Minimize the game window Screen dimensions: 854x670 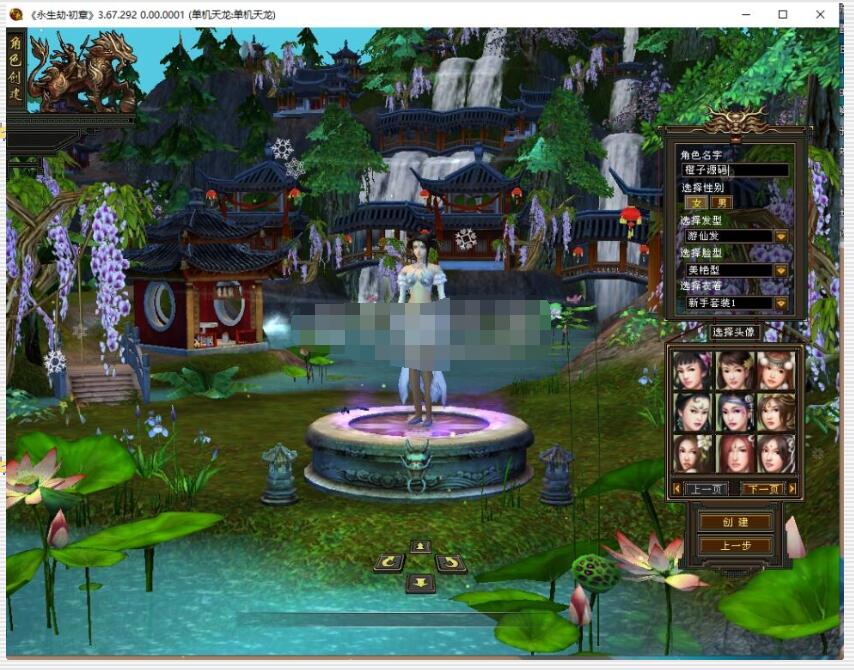coord(746,14)
